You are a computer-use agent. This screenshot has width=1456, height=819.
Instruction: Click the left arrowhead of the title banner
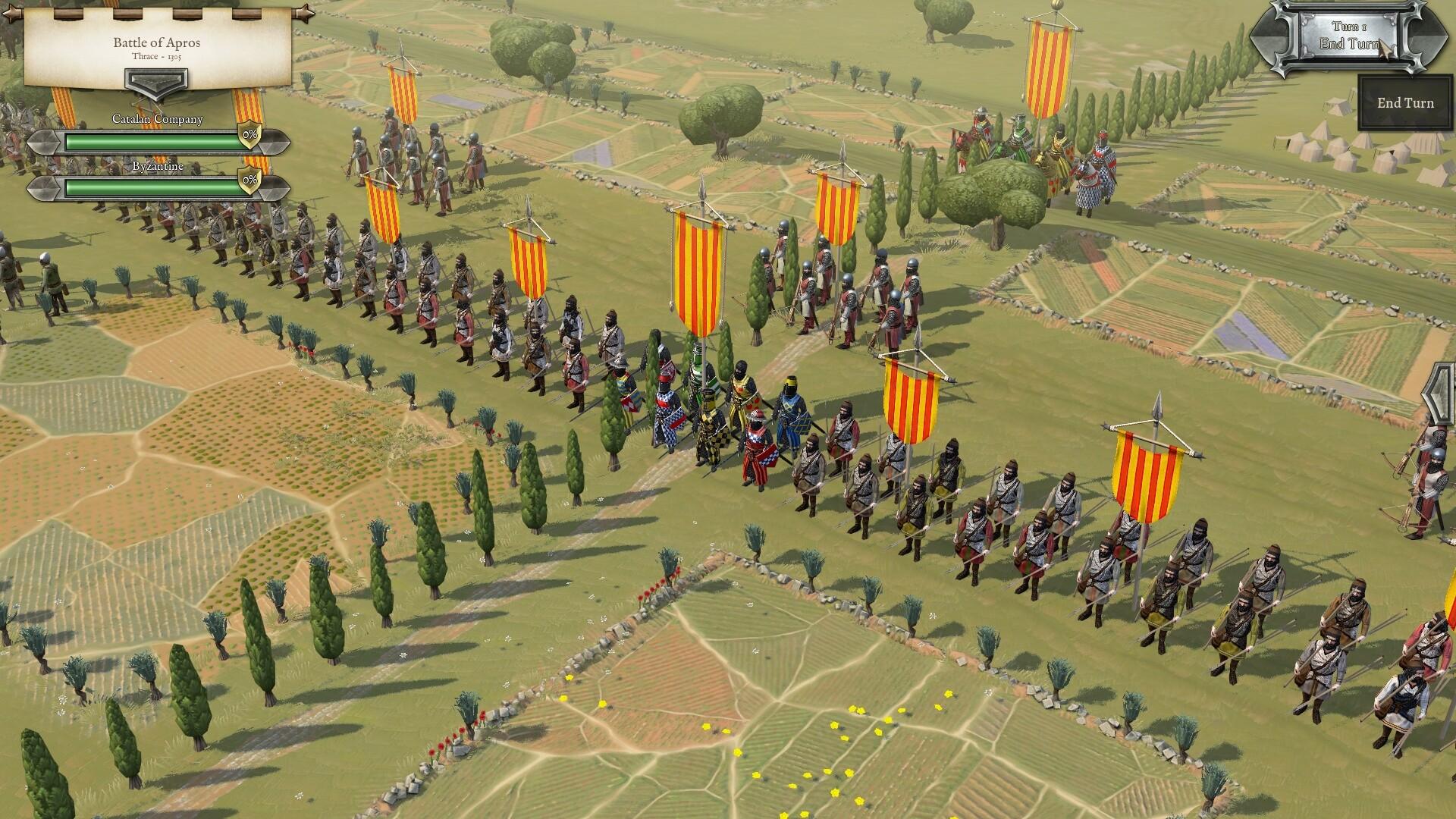11,14
